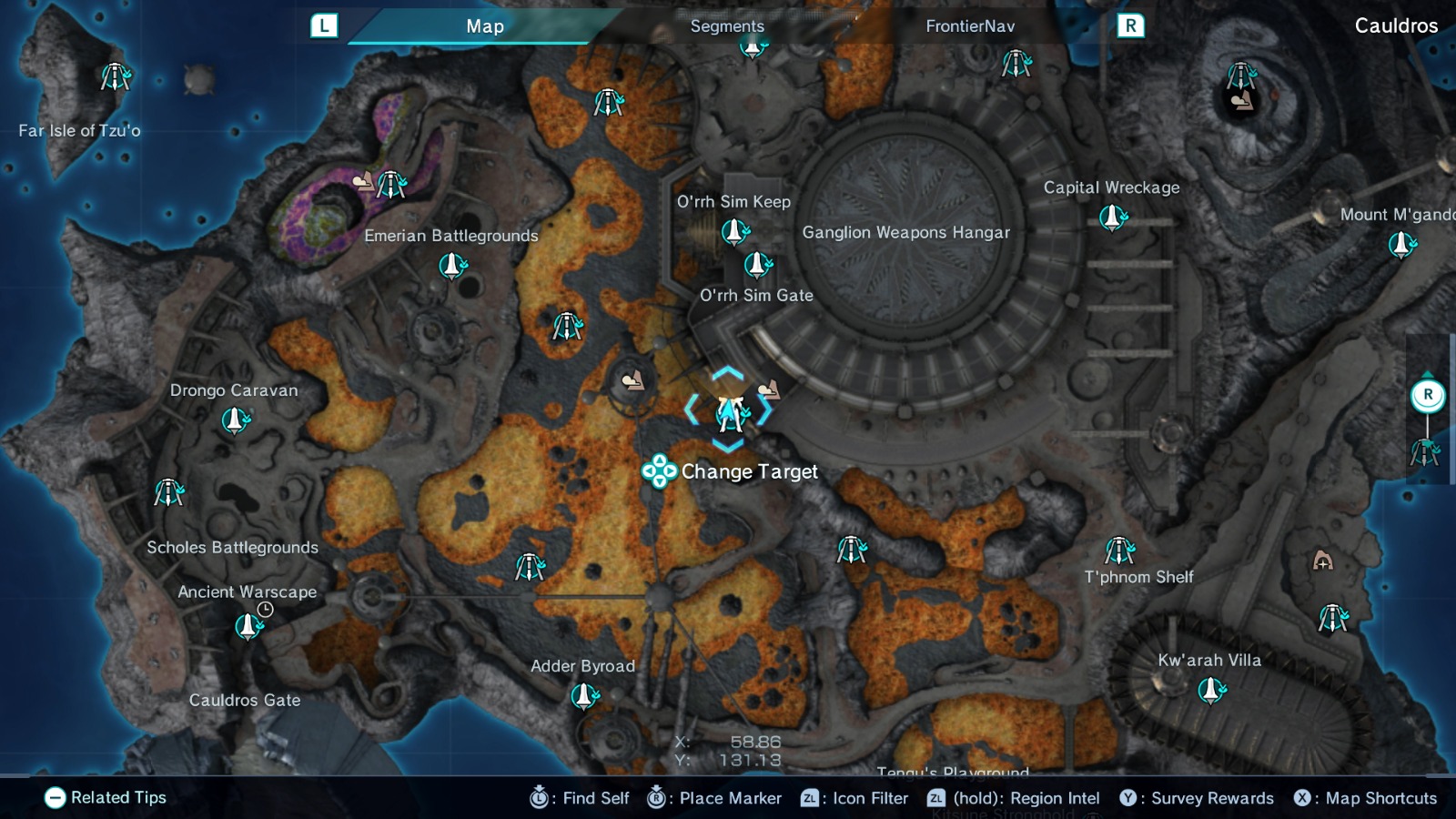Select the fast travel icon at Capital Wreckage
The width and height of the screenshot is (1456, 819).
click(x=1112, y=217)
